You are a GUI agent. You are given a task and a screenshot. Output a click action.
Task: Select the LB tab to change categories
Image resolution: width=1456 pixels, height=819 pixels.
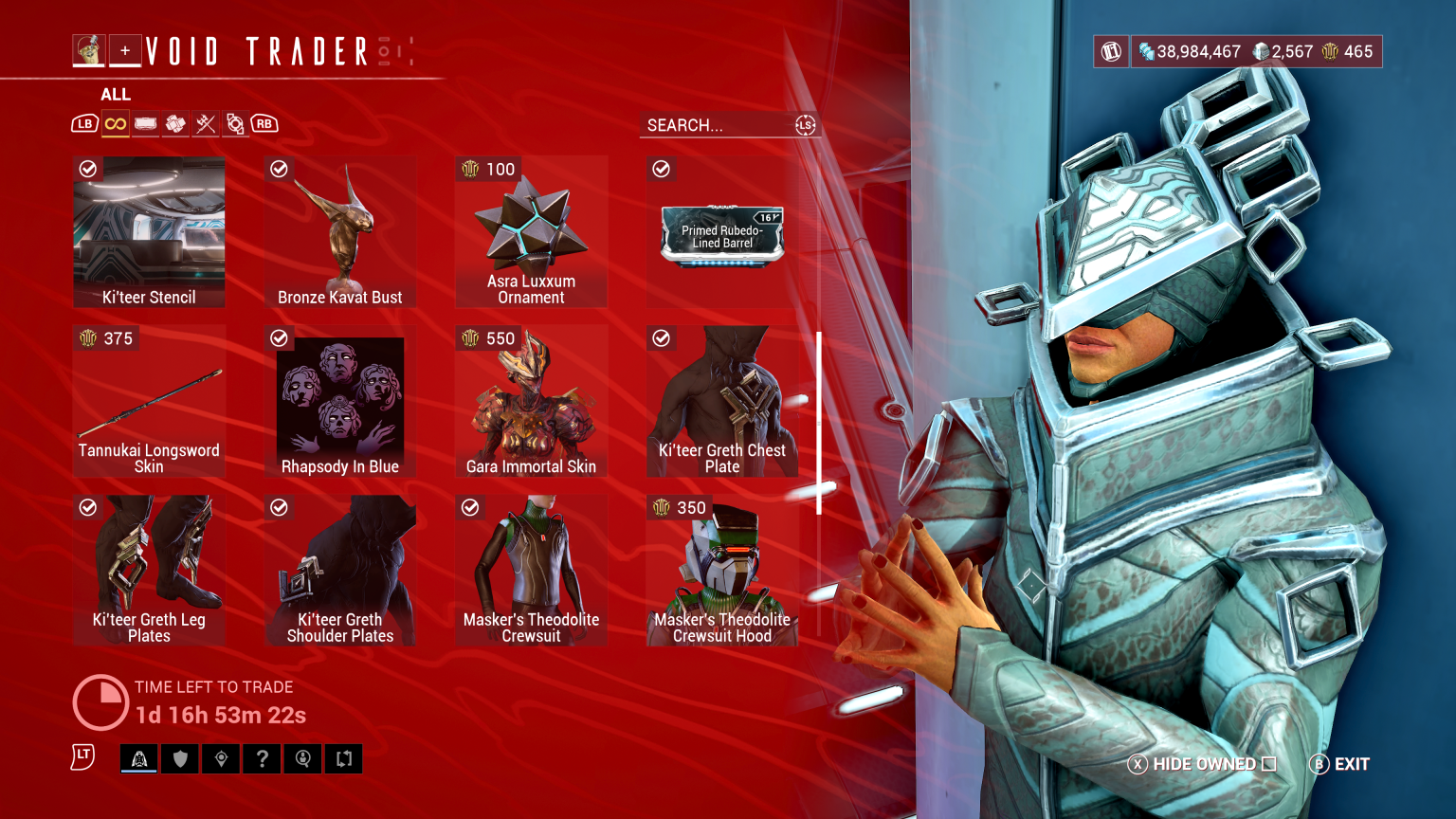click(85, 123)
